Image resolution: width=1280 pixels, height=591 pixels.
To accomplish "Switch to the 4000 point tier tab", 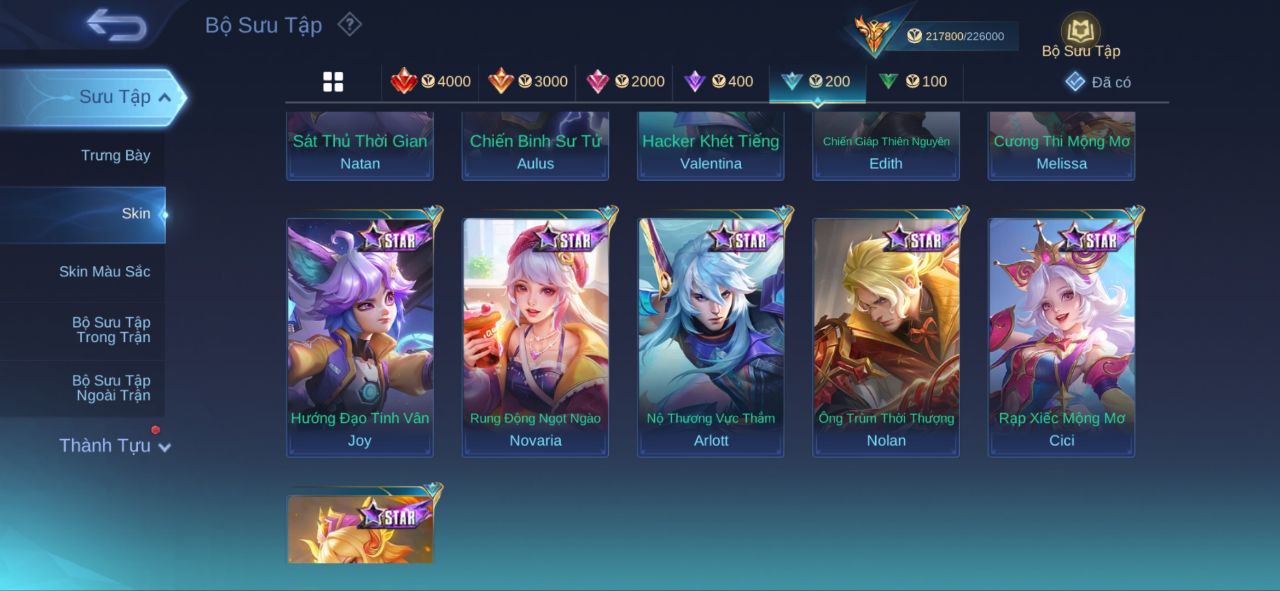I will click(431, 82).
